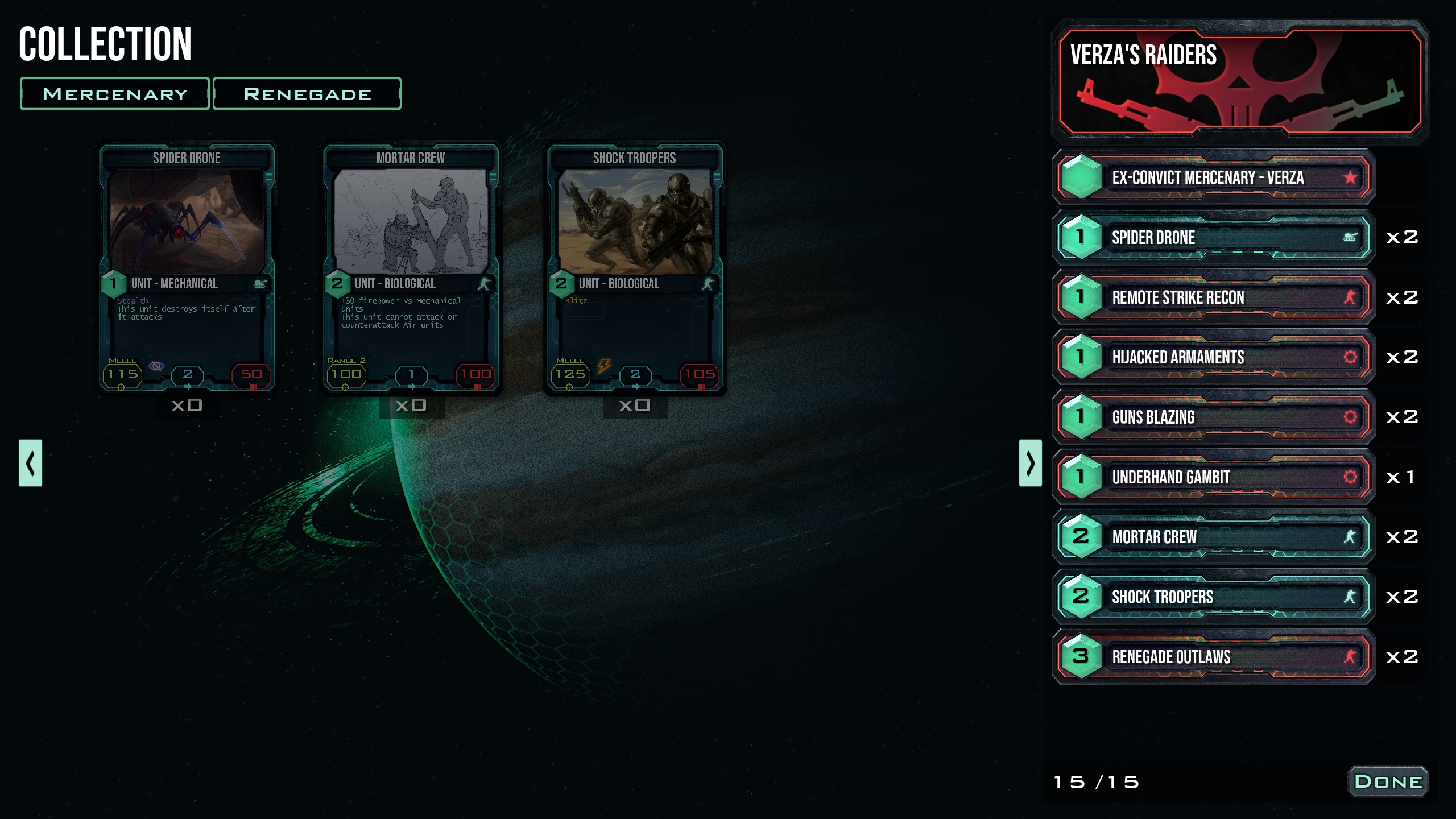1456x819 pixels.
Task: Click Remote Strike Recon in the deck
Action: coord(1214,297)
